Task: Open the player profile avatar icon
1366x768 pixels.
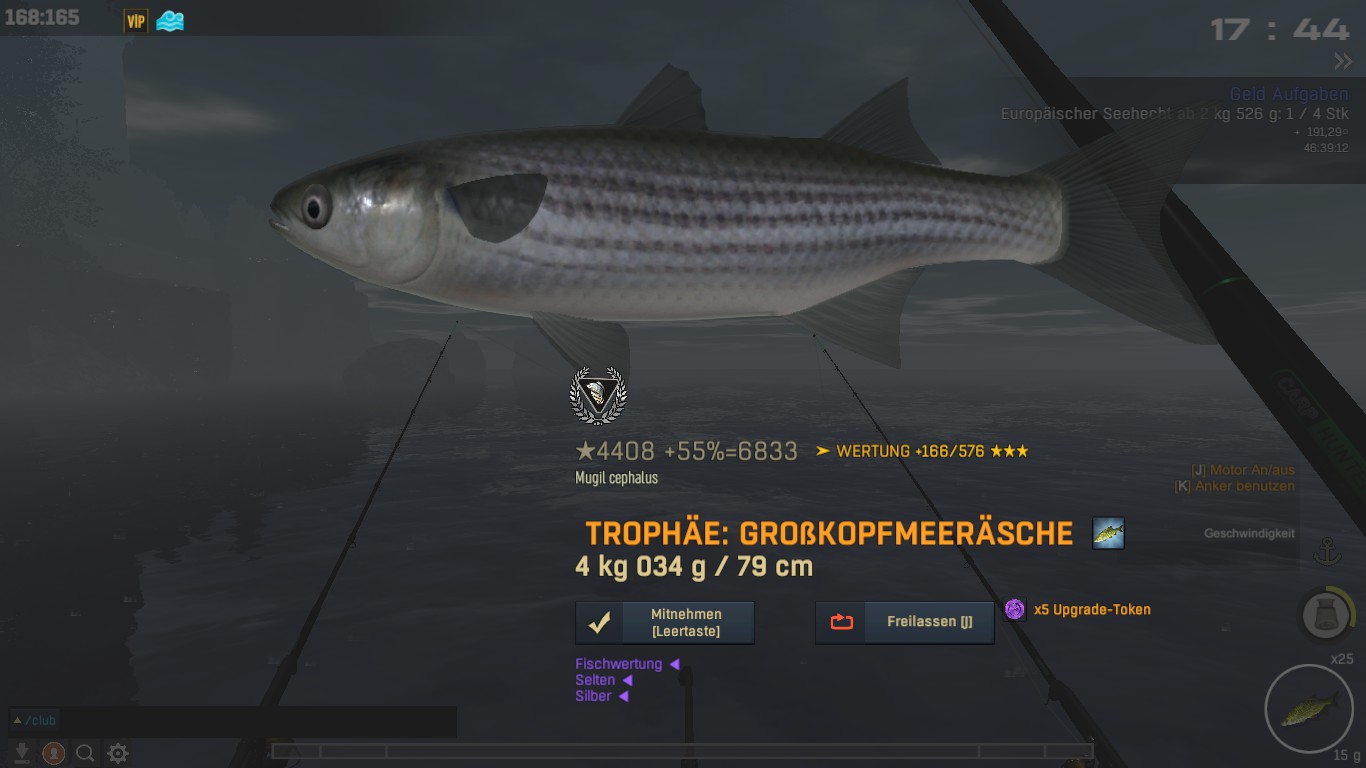Action: [54, 753]
